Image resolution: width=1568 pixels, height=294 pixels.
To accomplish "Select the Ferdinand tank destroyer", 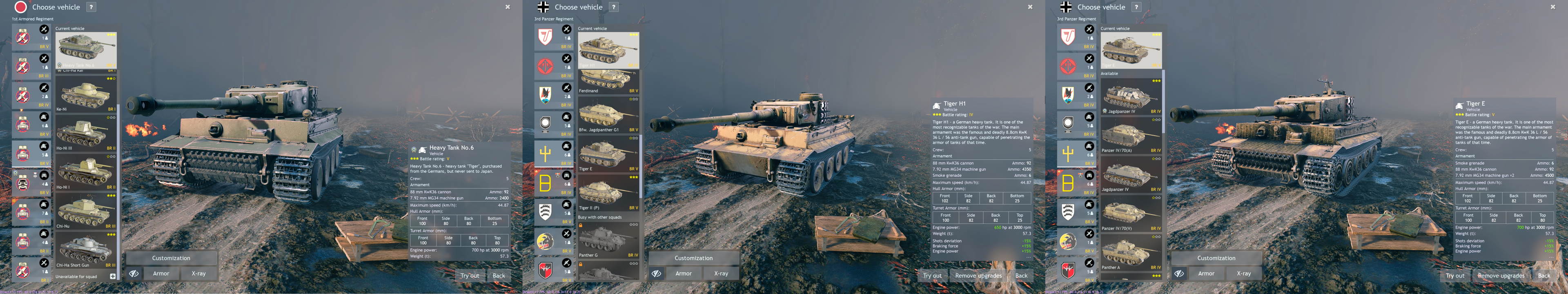I will tap(608, 81).
